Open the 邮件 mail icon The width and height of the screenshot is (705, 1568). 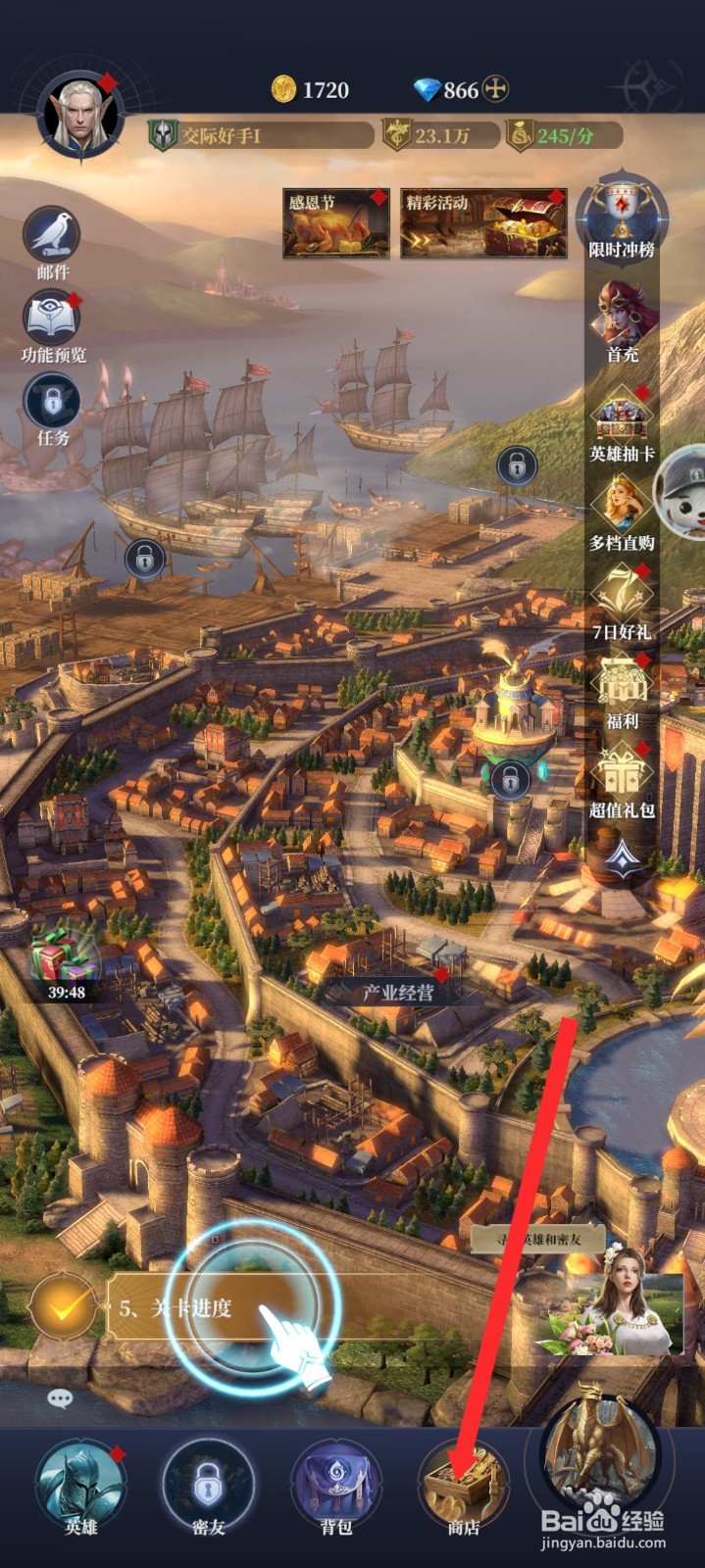(x=52, y=238)
